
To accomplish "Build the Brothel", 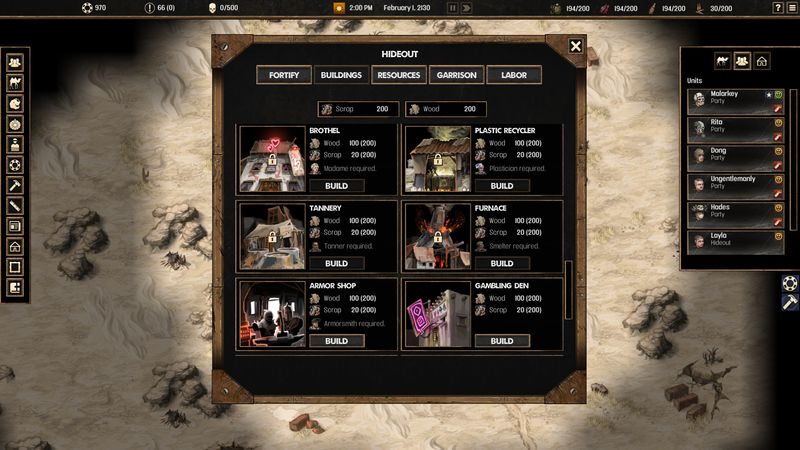I will pos(336,186).
